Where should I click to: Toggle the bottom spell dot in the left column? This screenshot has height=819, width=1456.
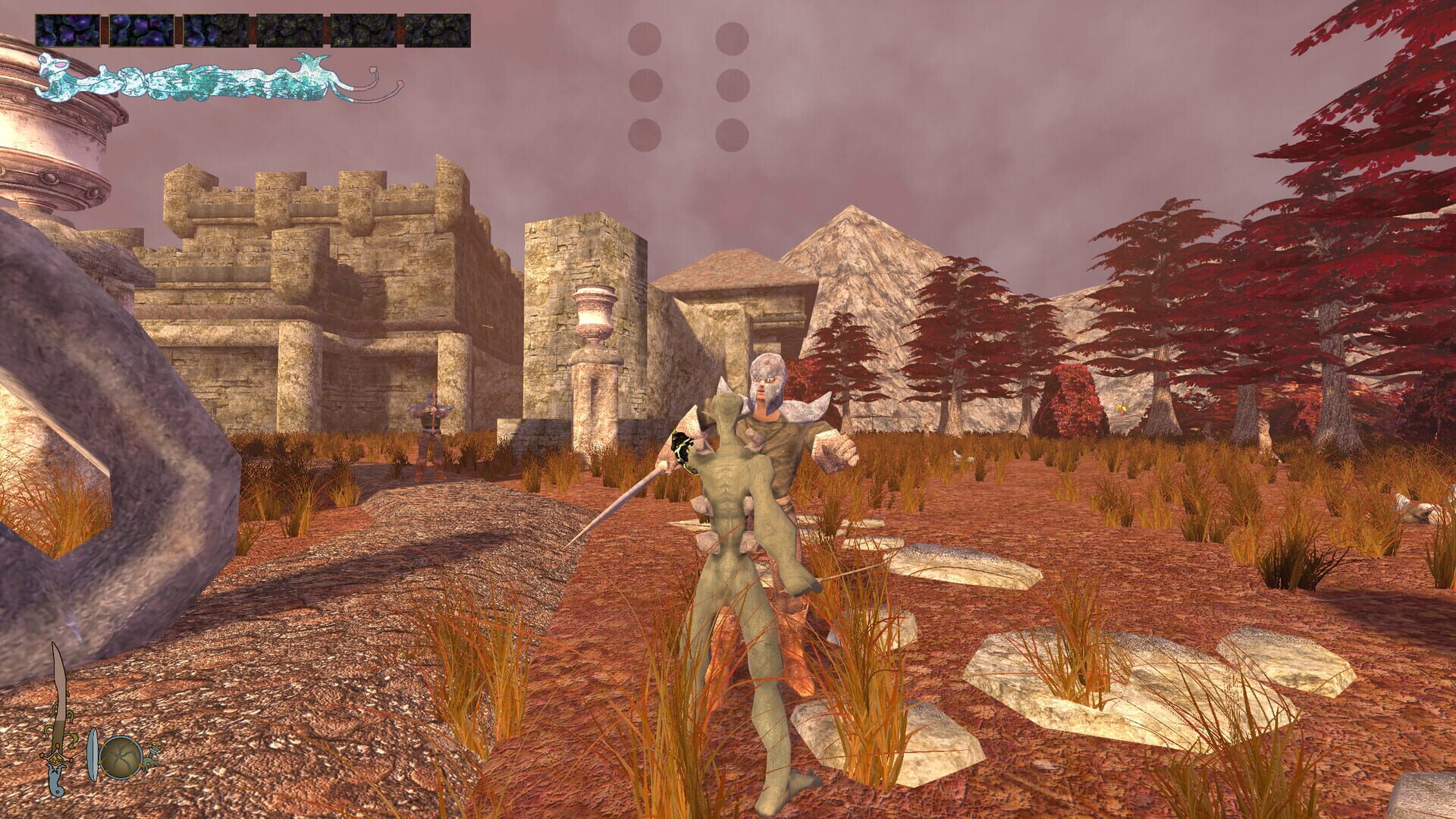tap(644, 135)
